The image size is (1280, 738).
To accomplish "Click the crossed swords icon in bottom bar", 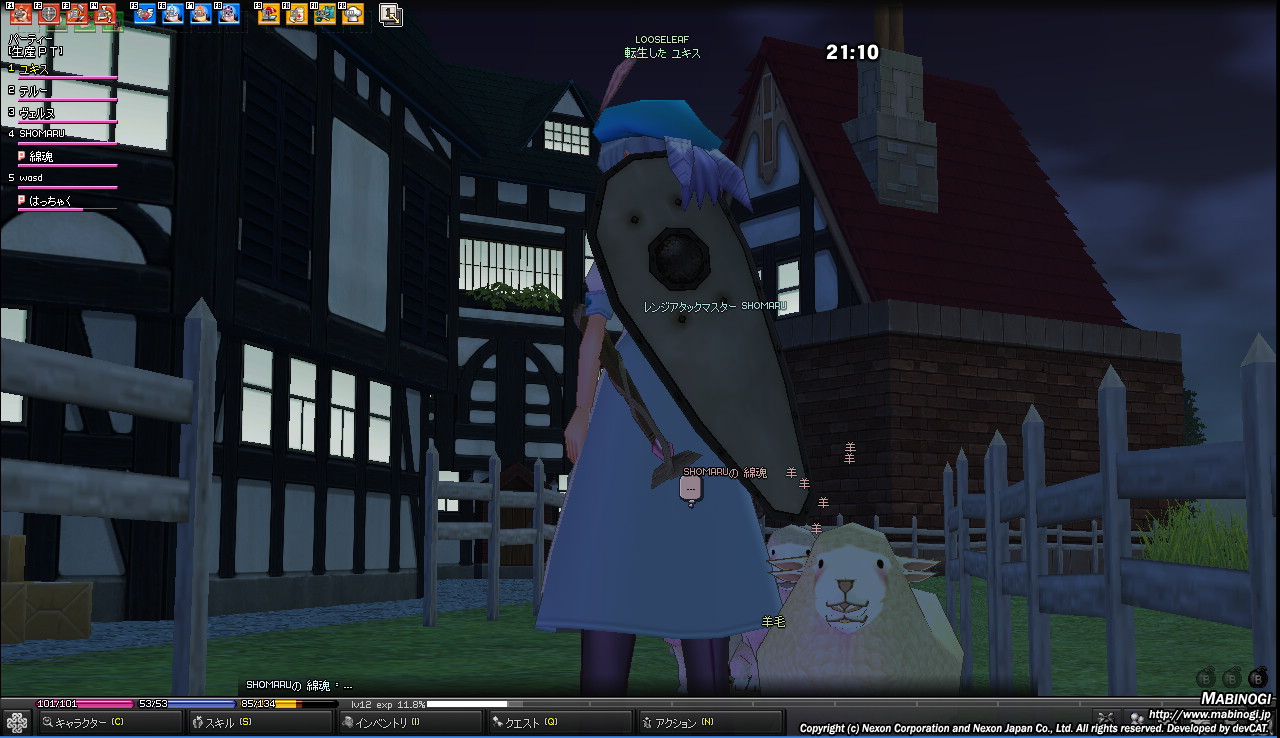I will (1105, 717).
